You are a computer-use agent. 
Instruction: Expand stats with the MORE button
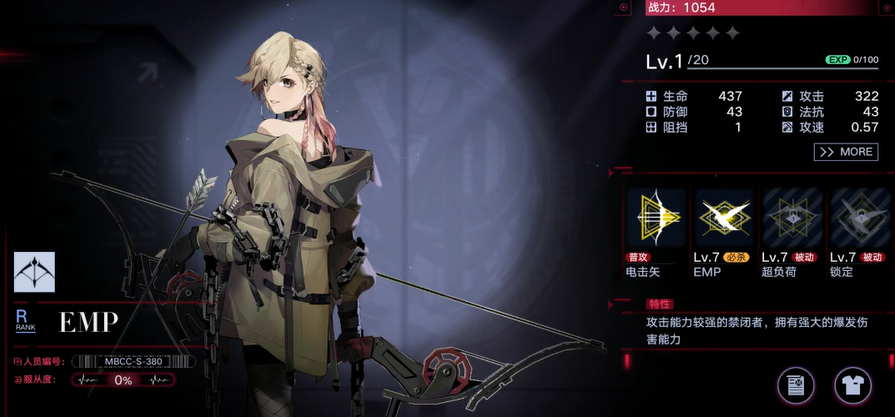tap(846, 152)
